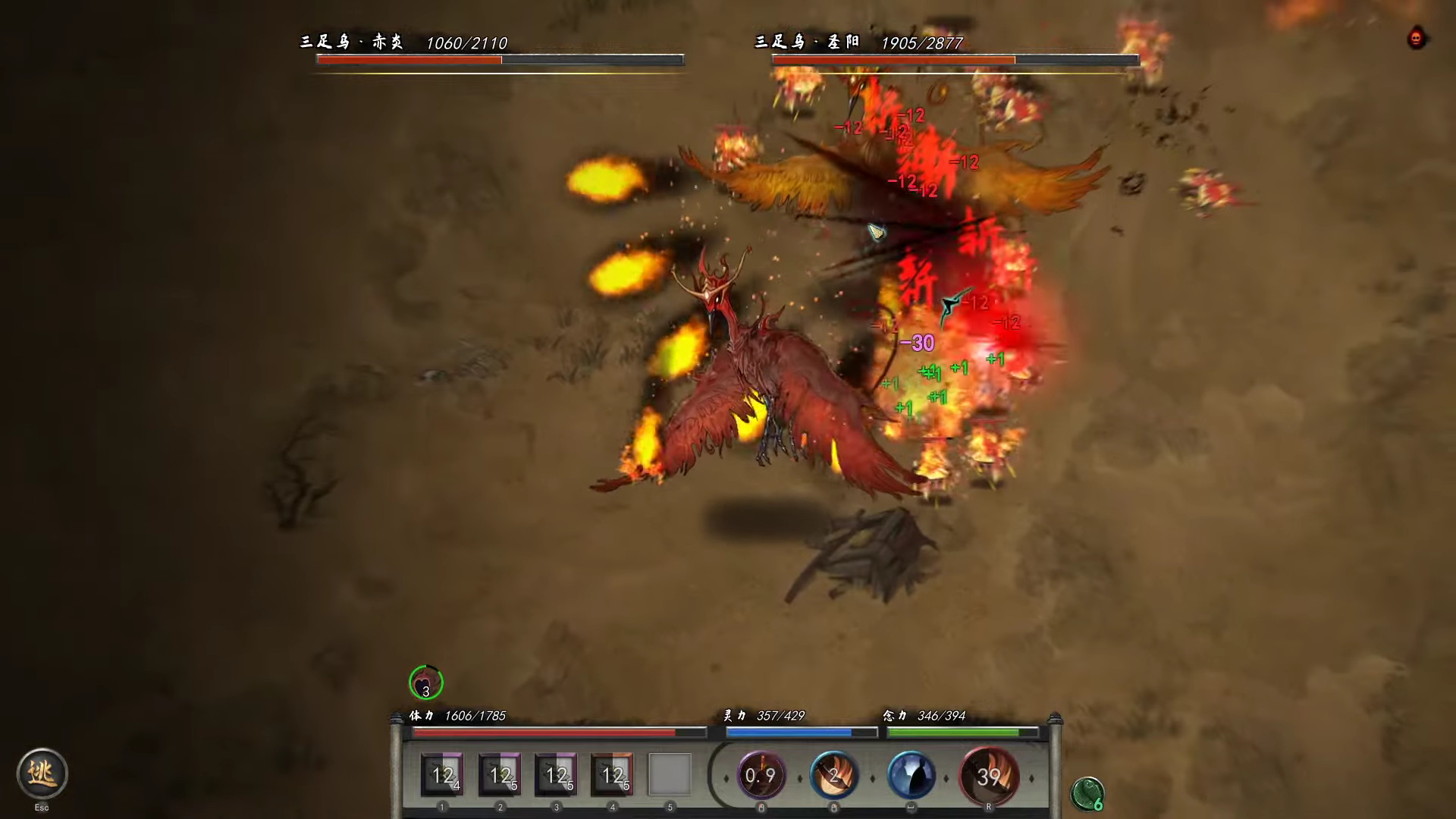The image size is (1456, 819).
Task: Select the purple orb skill bound to B
Action: (x=761, y=775)
